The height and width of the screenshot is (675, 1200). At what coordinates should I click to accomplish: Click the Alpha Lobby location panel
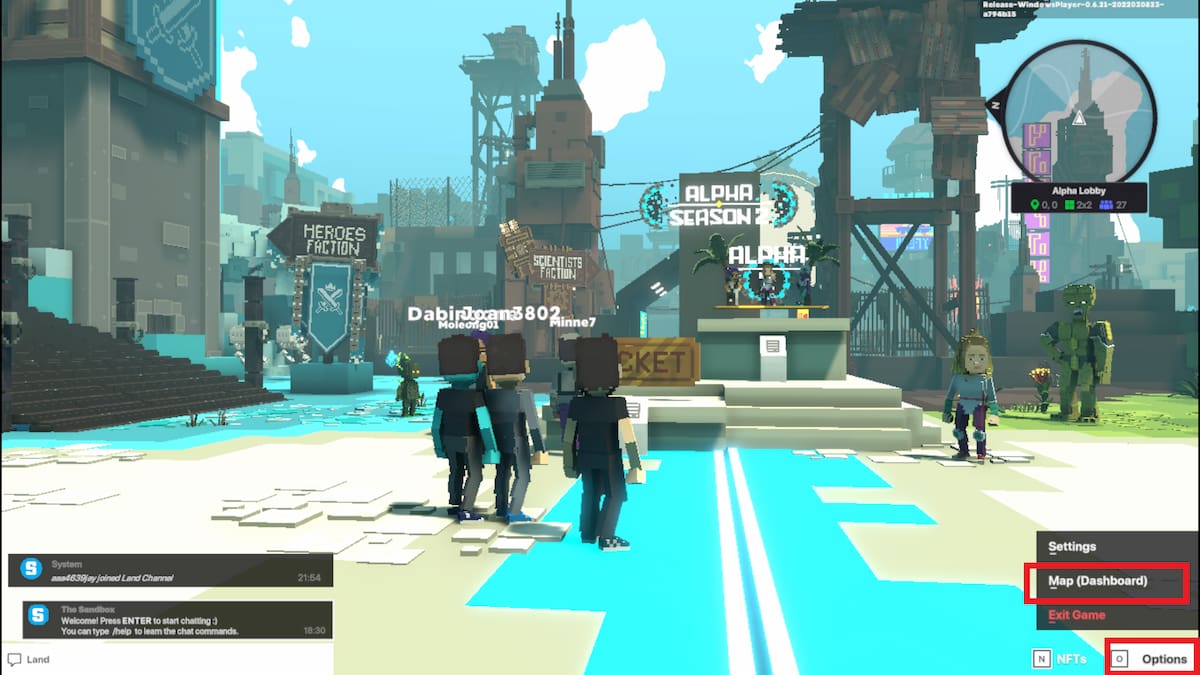tap(1079, 198)
